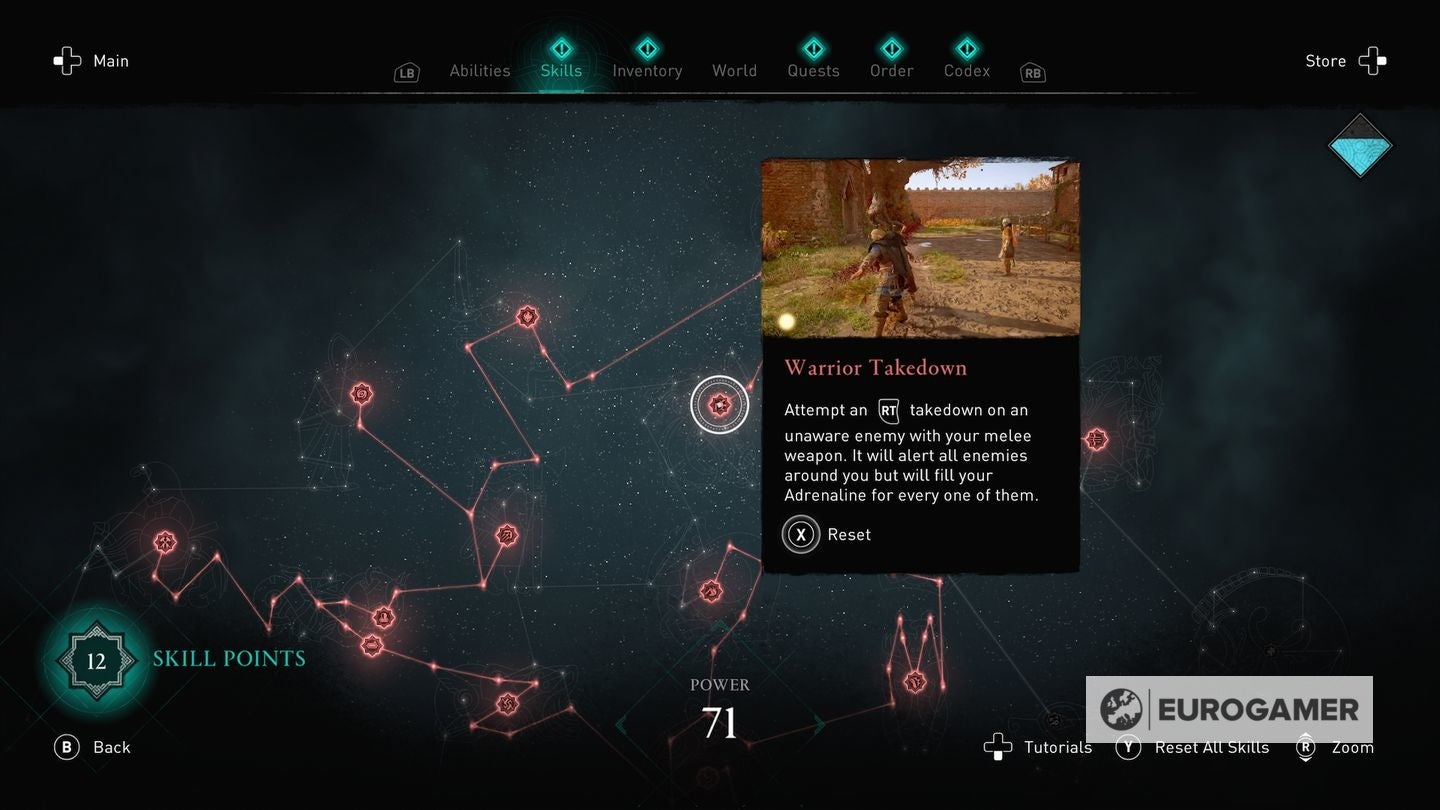Click the teal minimap diamond icon

coord(1360,145)
